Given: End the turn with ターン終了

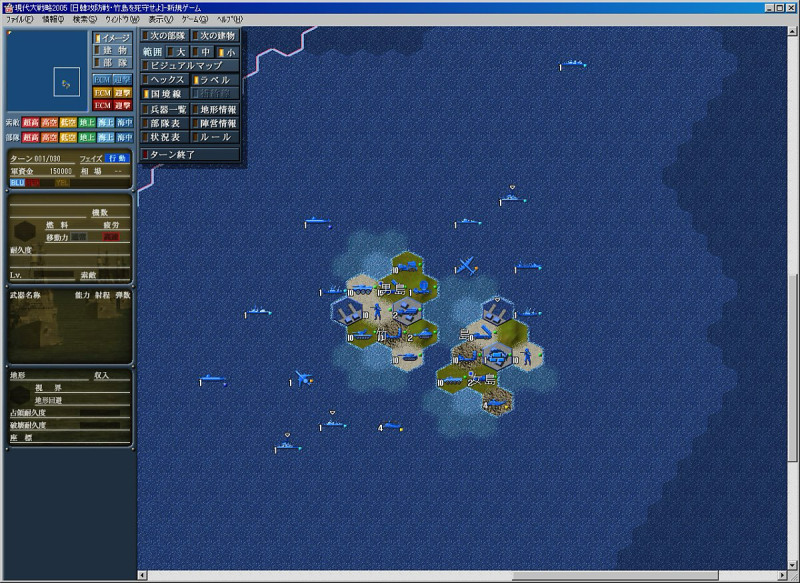Looking at the screenshot, I should [190, 155].
